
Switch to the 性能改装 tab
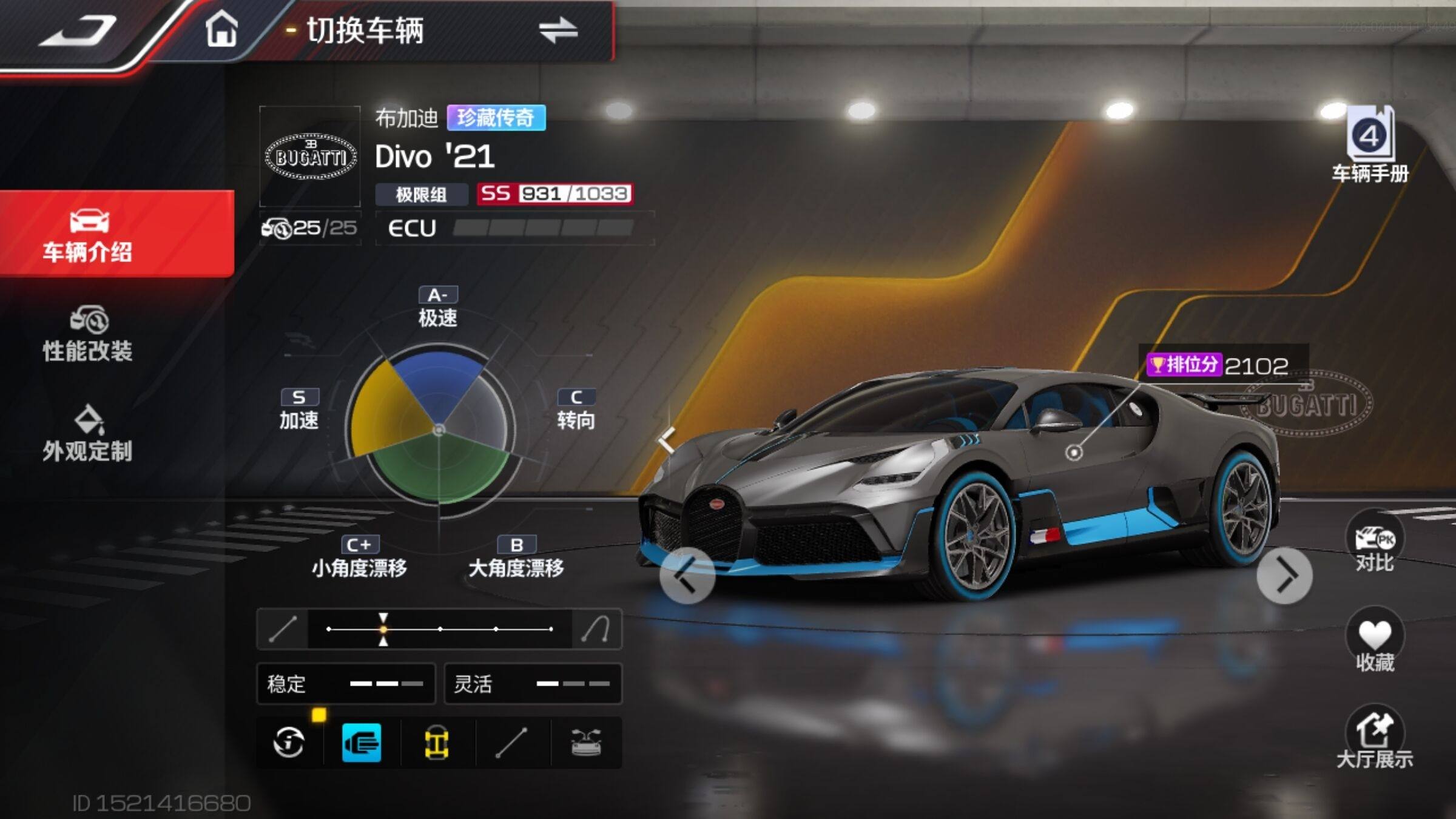click(x=88, y=335)
